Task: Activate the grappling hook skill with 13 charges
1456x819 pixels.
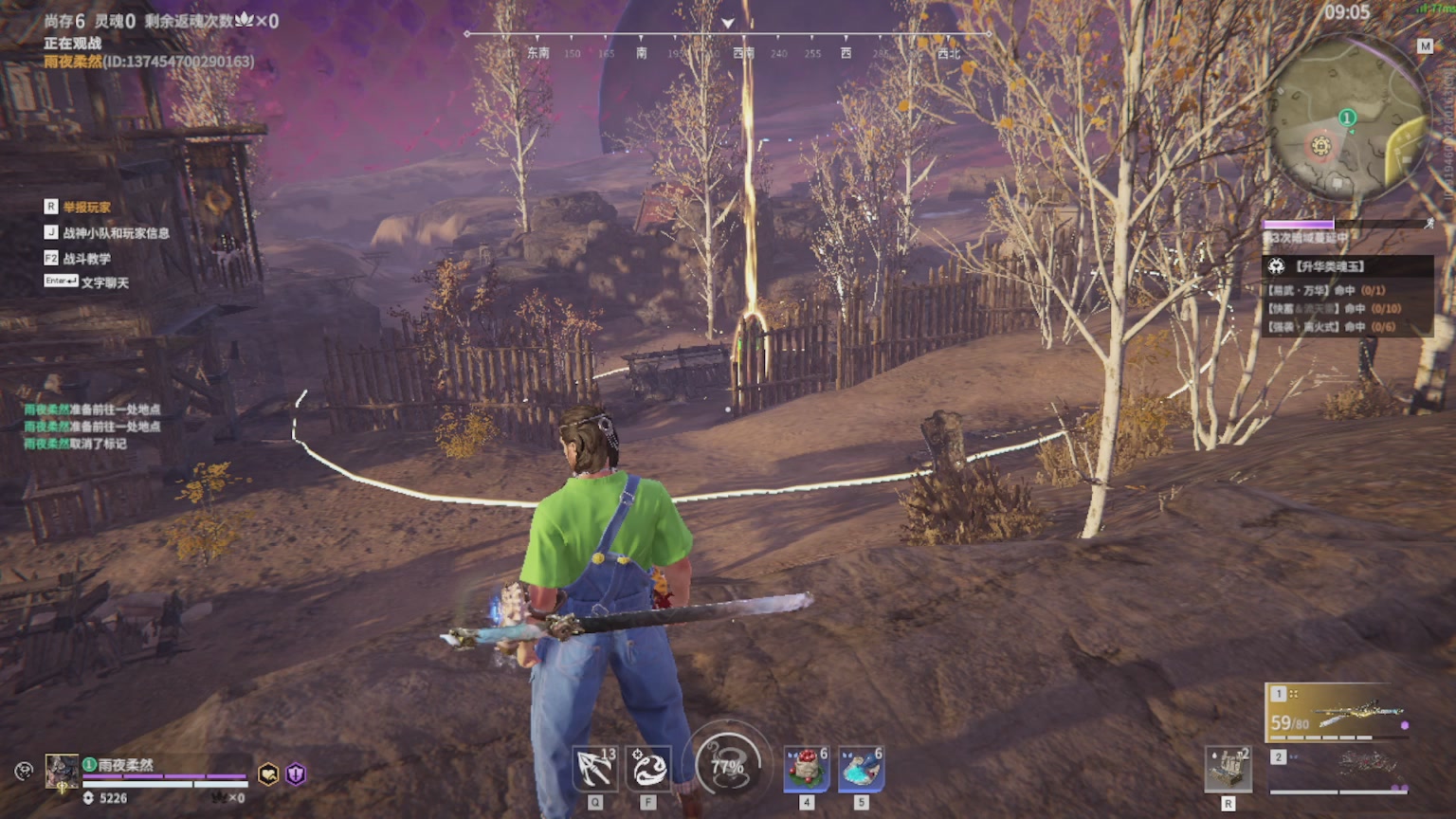Action: pos(595,767)
